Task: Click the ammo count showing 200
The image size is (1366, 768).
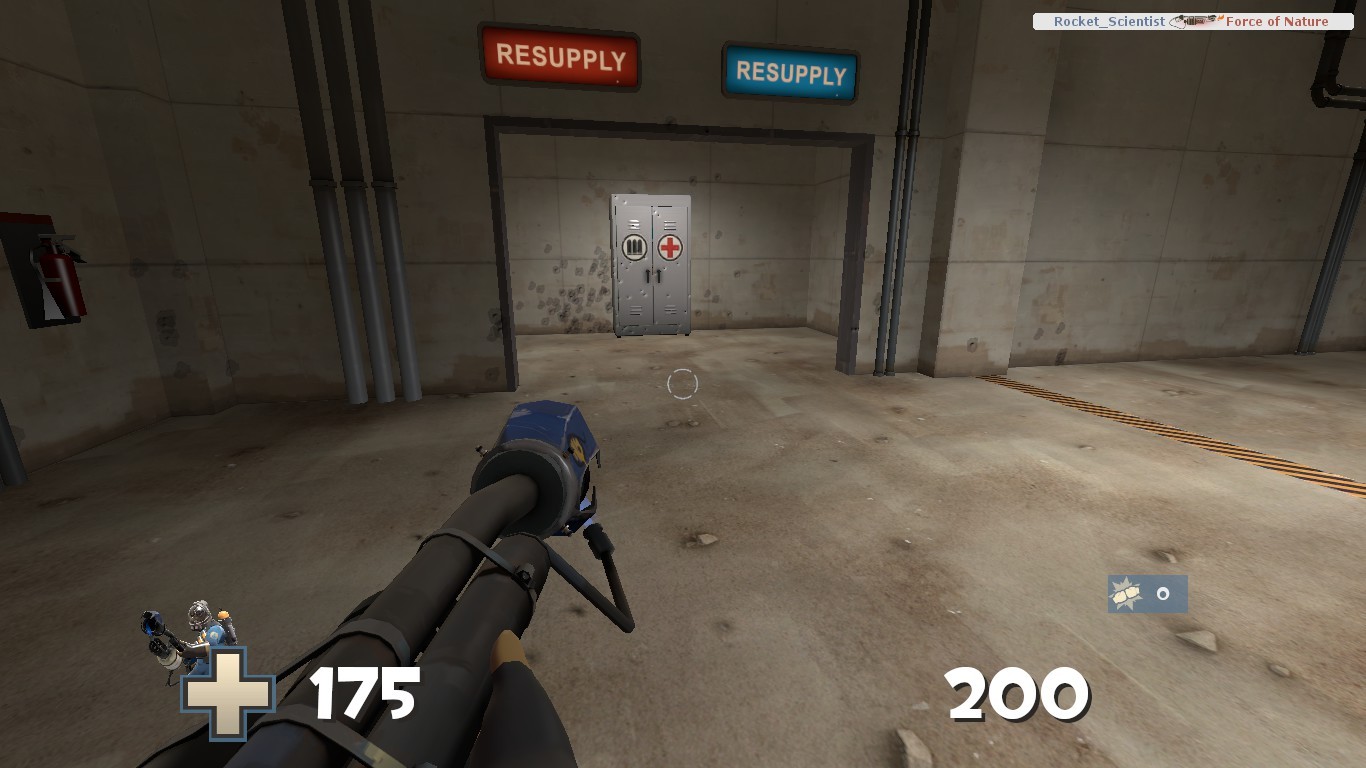Action: pyautogui.click(x=1019, y=692)
